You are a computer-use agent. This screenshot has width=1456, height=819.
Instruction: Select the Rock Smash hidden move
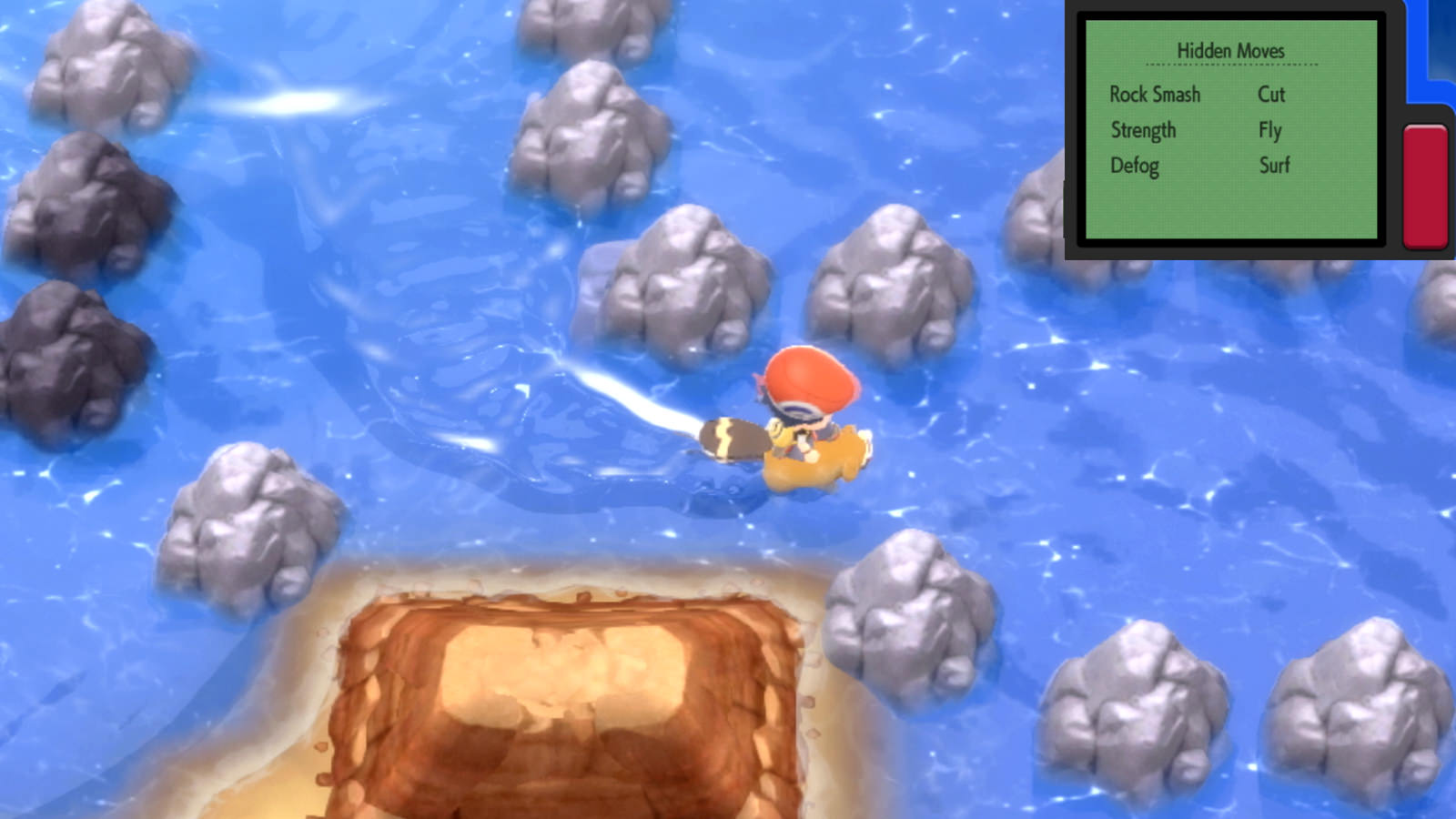click(x=1154, y=95)
